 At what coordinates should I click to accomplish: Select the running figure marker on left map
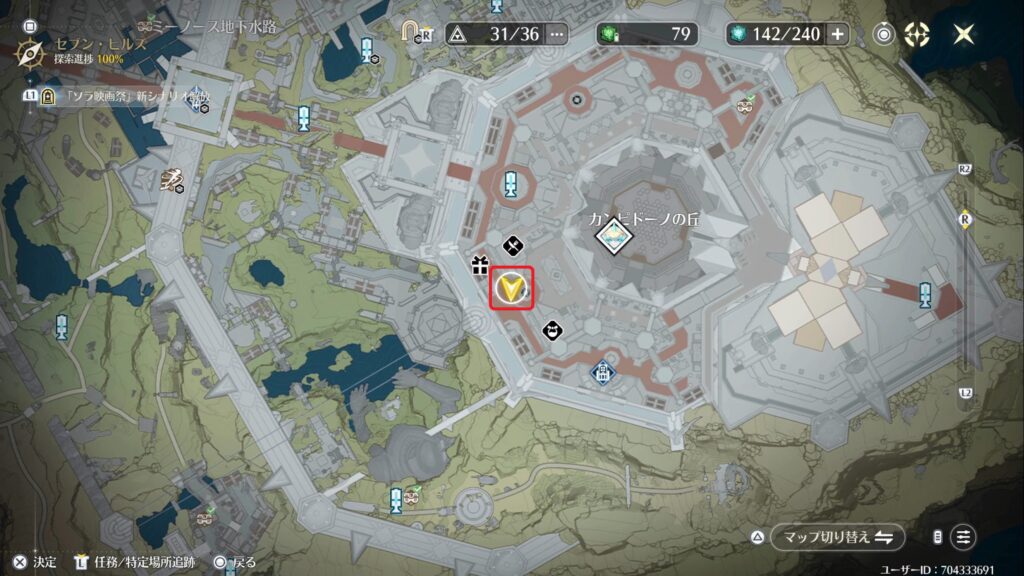(x=172, y=179)
